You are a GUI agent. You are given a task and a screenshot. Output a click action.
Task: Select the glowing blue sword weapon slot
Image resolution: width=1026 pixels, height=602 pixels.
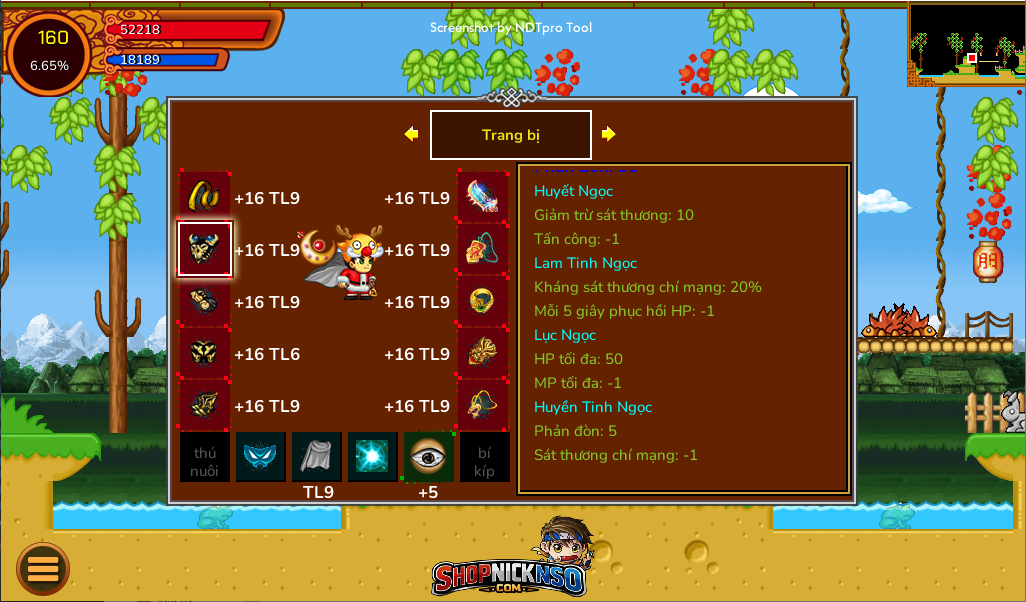pyautogui.click(x=484, y=197)
